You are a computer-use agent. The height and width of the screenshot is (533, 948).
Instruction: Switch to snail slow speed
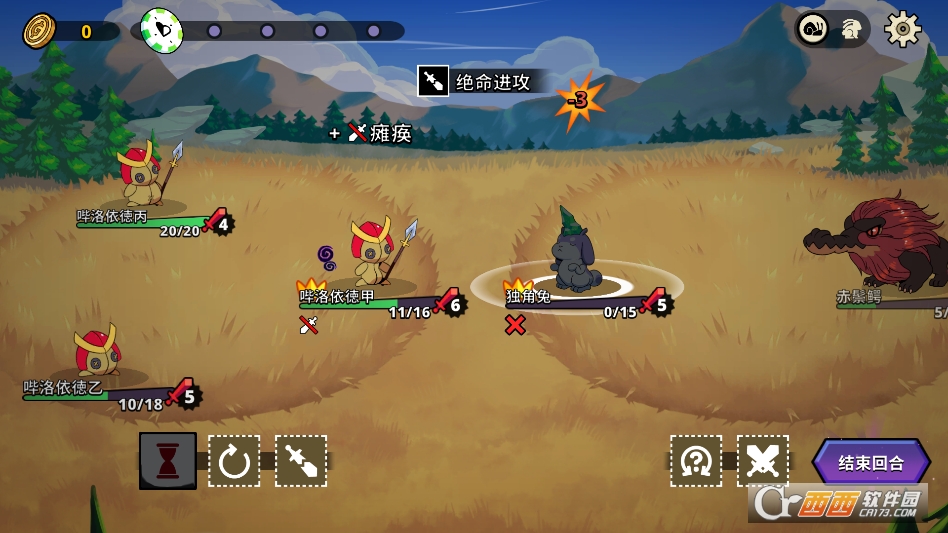click(812, 29)
